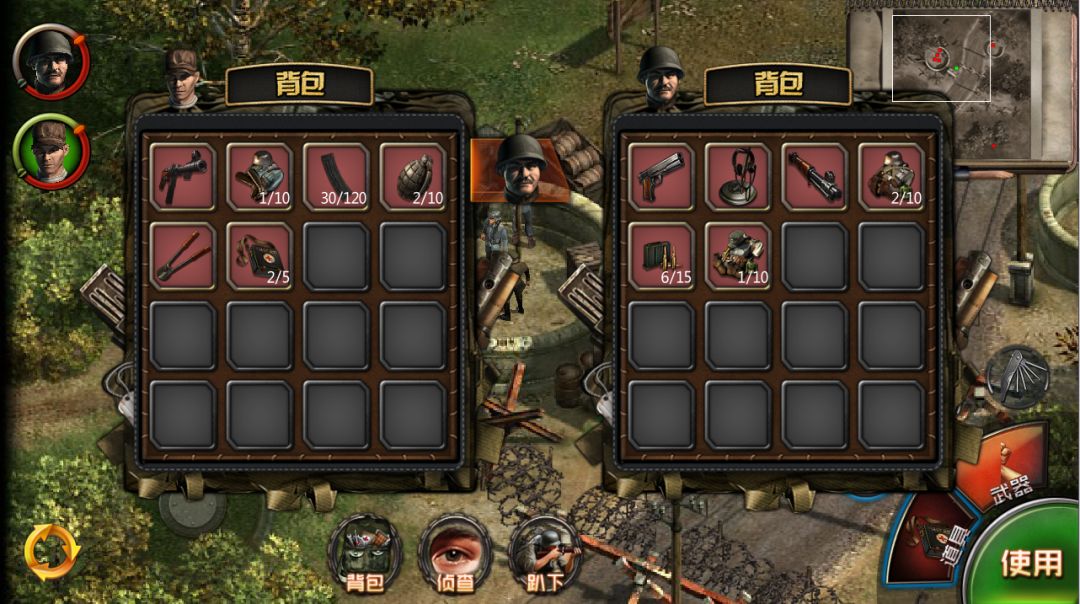
Task: Activate the 趴下 (Prone) button
Action: (x=545, y=554)
